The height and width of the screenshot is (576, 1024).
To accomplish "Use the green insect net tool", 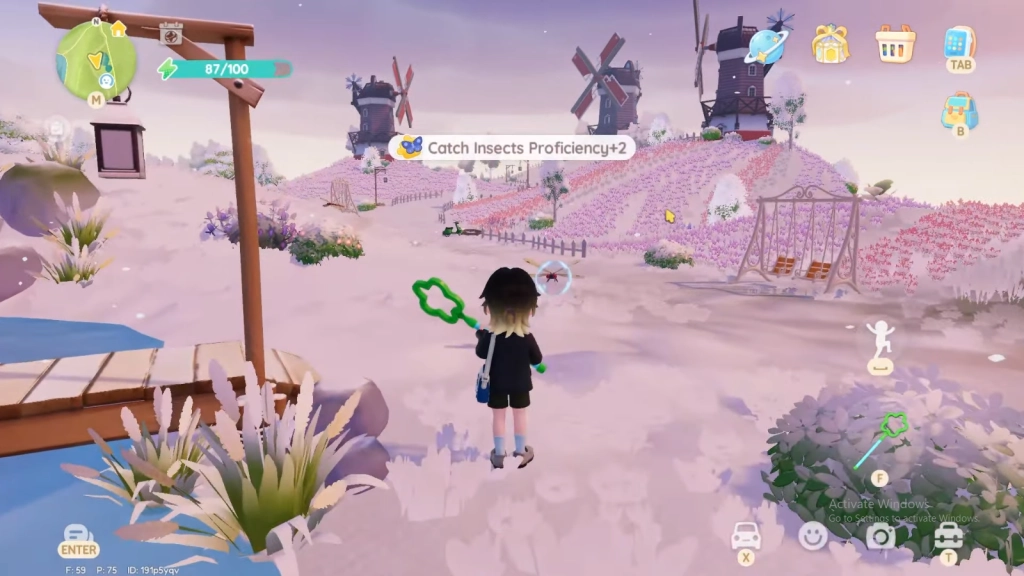I will [880, 440].
